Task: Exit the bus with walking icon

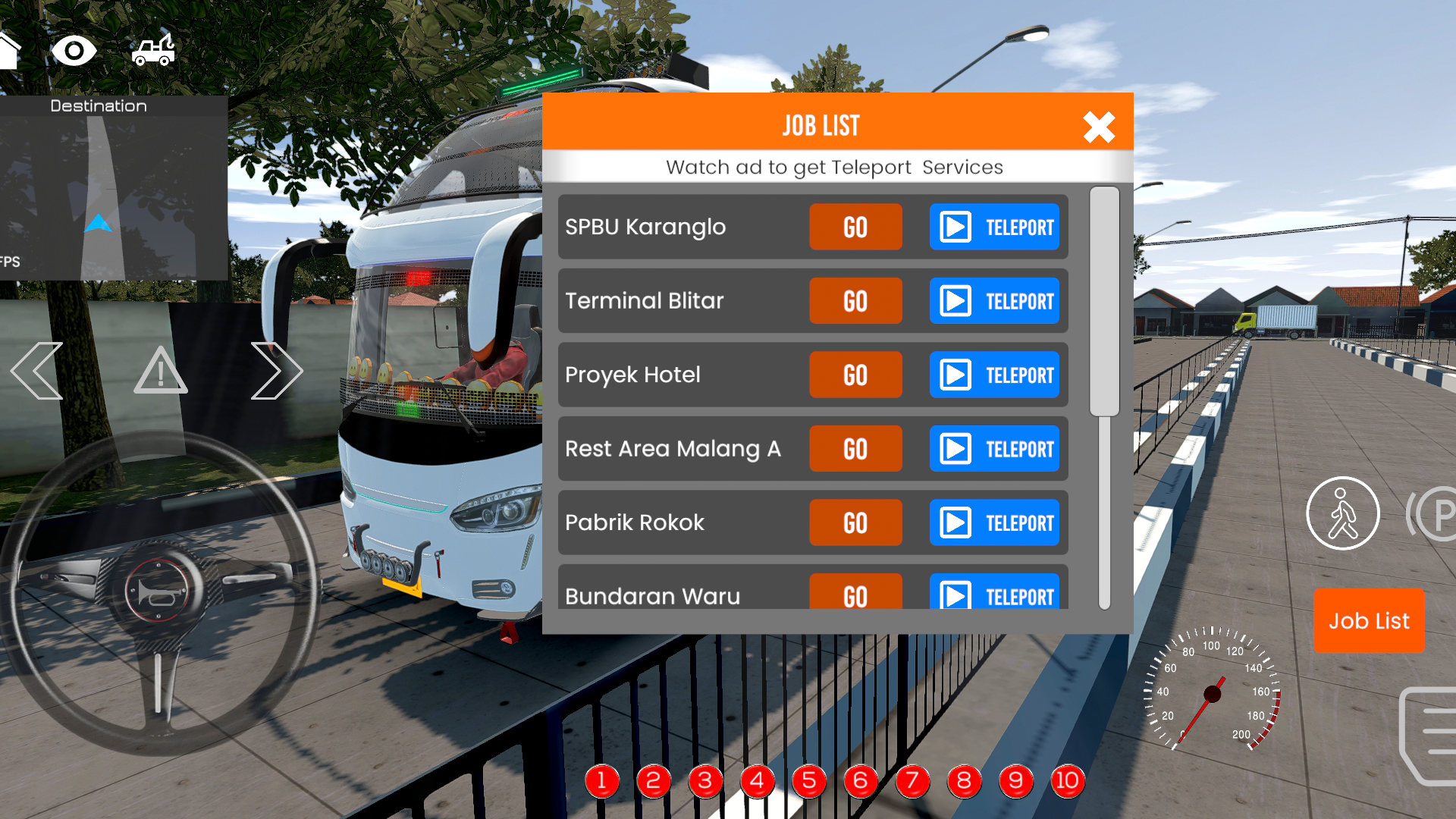Action: tap(1342, 513)
